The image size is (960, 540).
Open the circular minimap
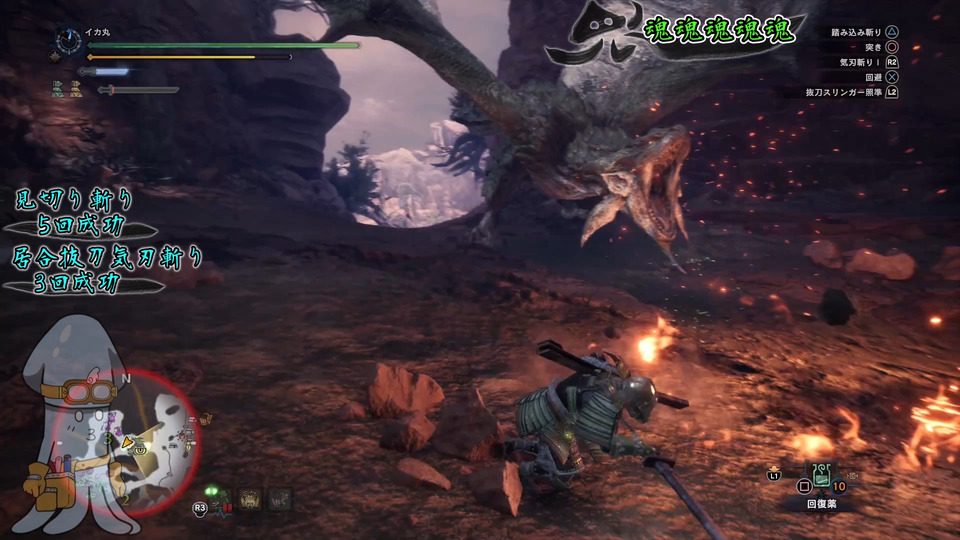pyautogui.click(x=150, y=440)
